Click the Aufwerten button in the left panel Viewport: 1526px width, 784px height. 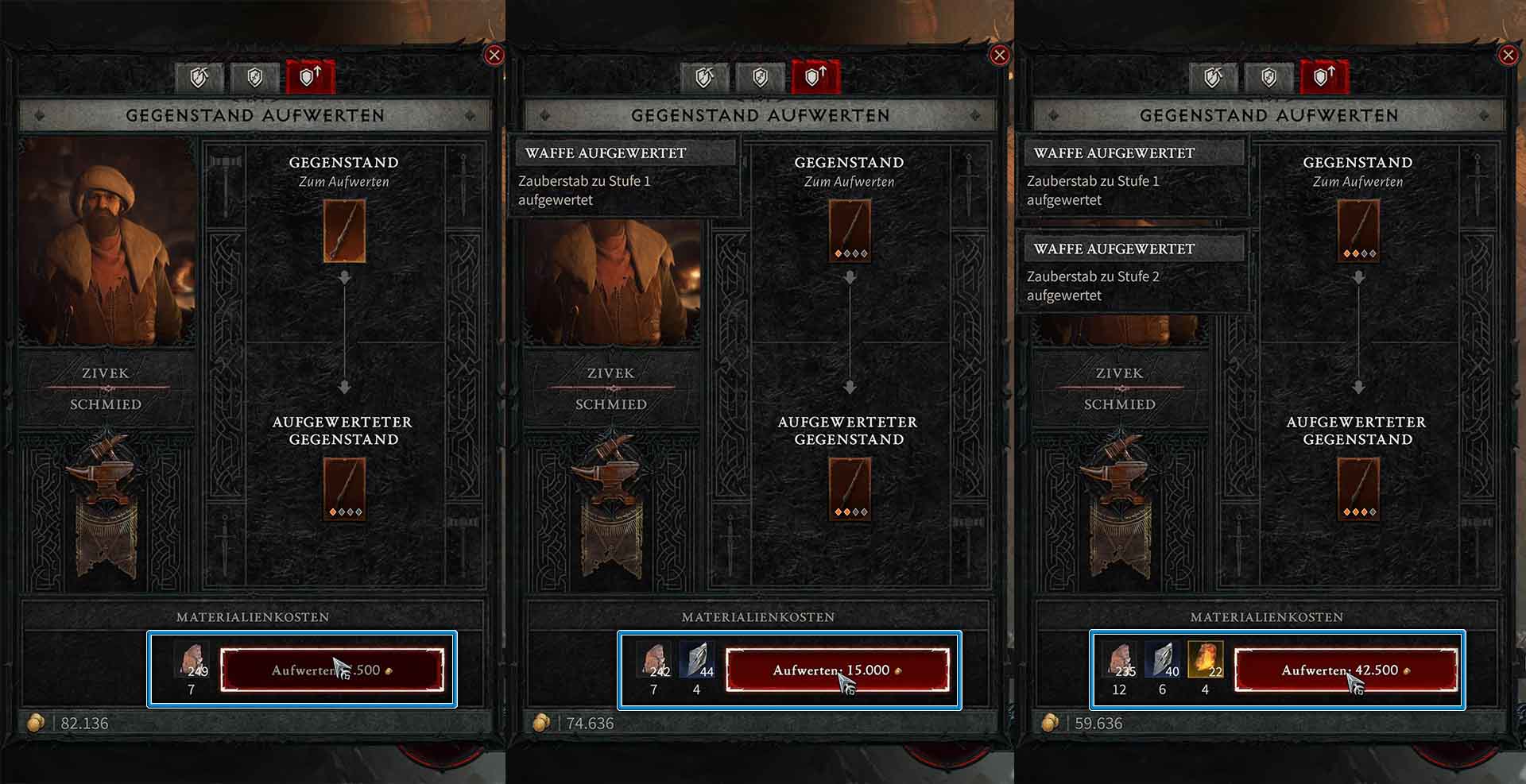(334, 670)
